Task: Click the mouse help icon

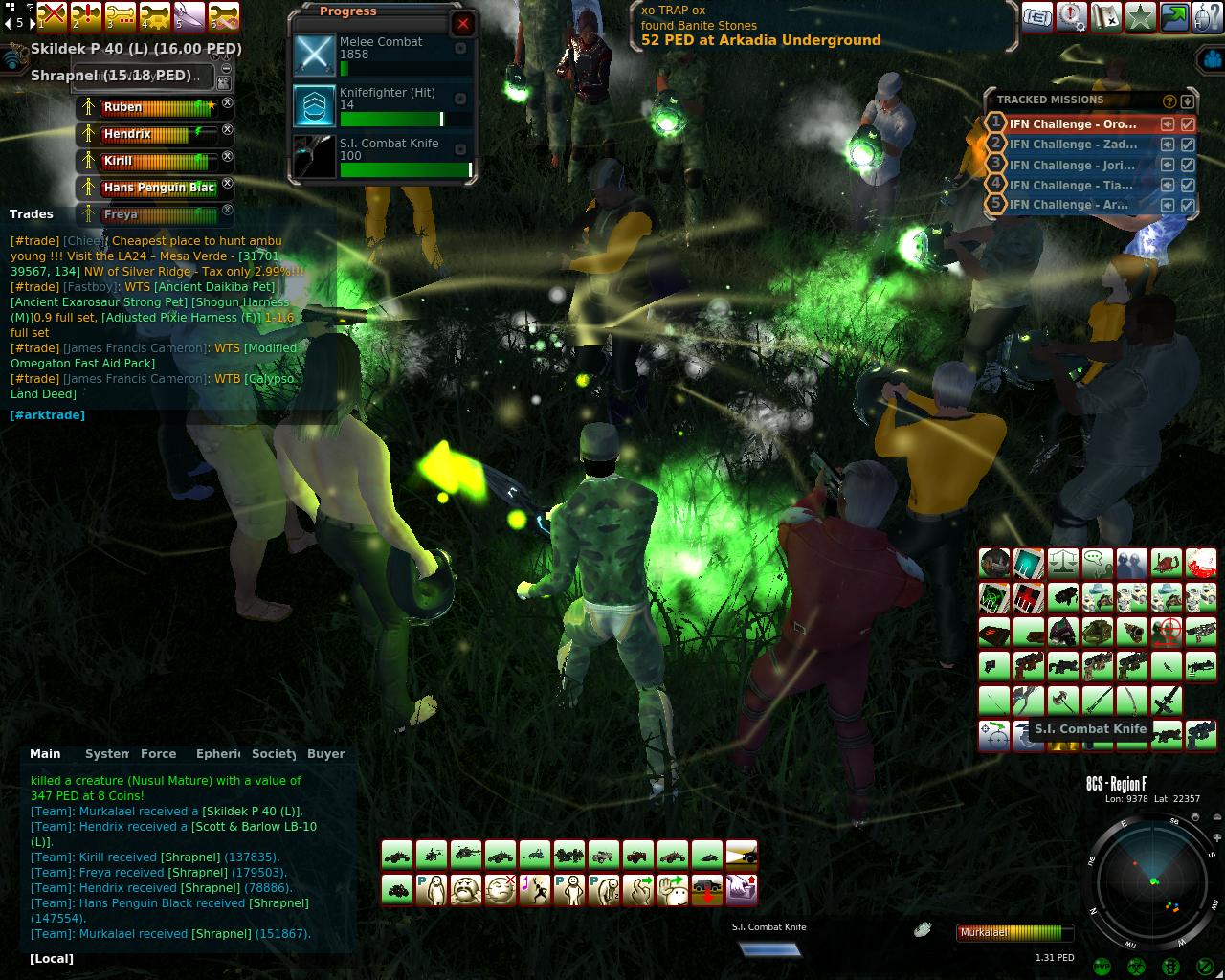Action: click(1208, 16)
